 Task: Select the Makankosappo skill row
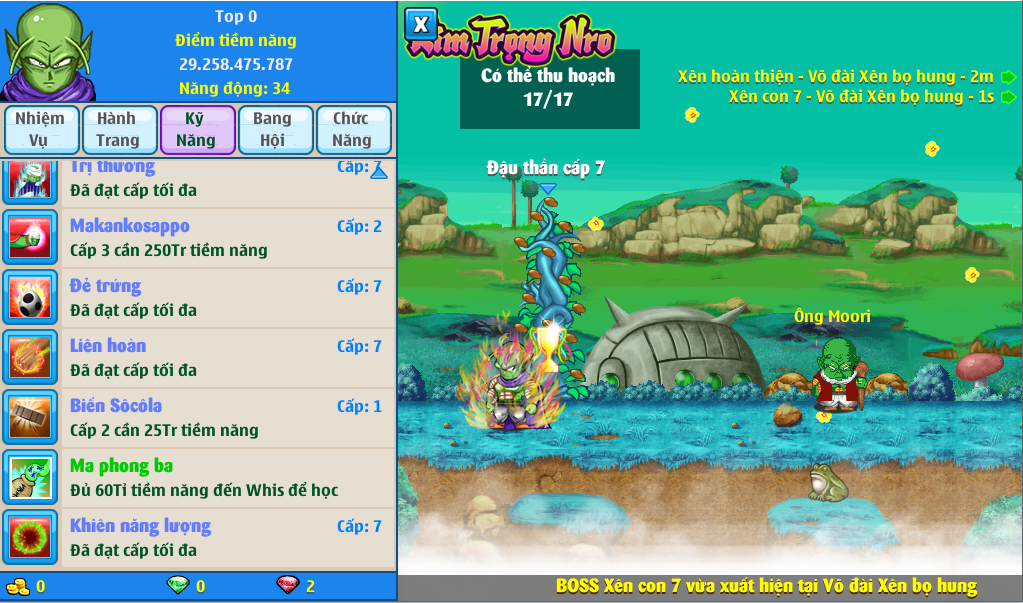click(226, 238)
